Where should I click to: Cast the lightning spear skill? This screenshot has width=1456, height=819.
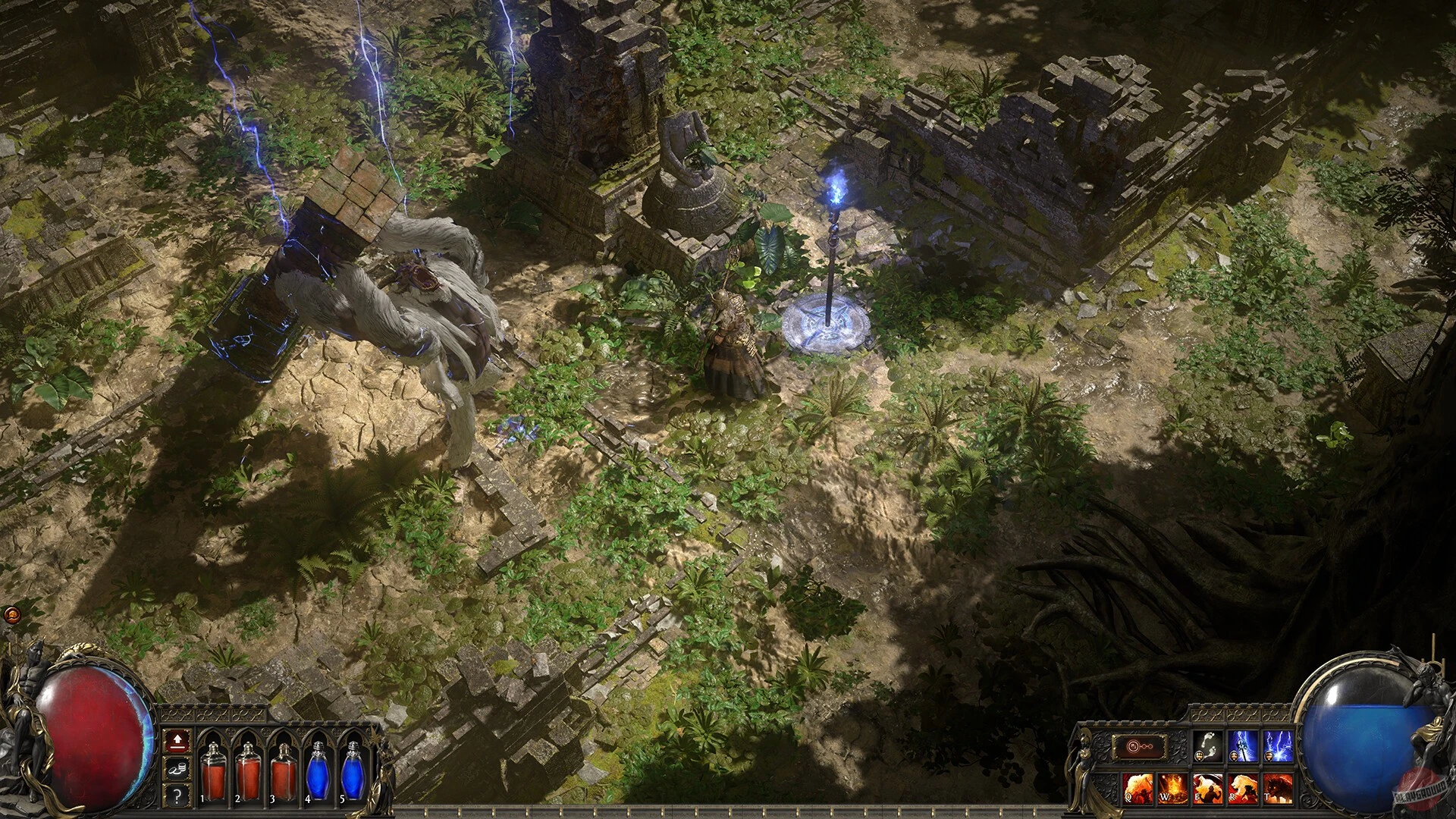(x=1242, y=745)
